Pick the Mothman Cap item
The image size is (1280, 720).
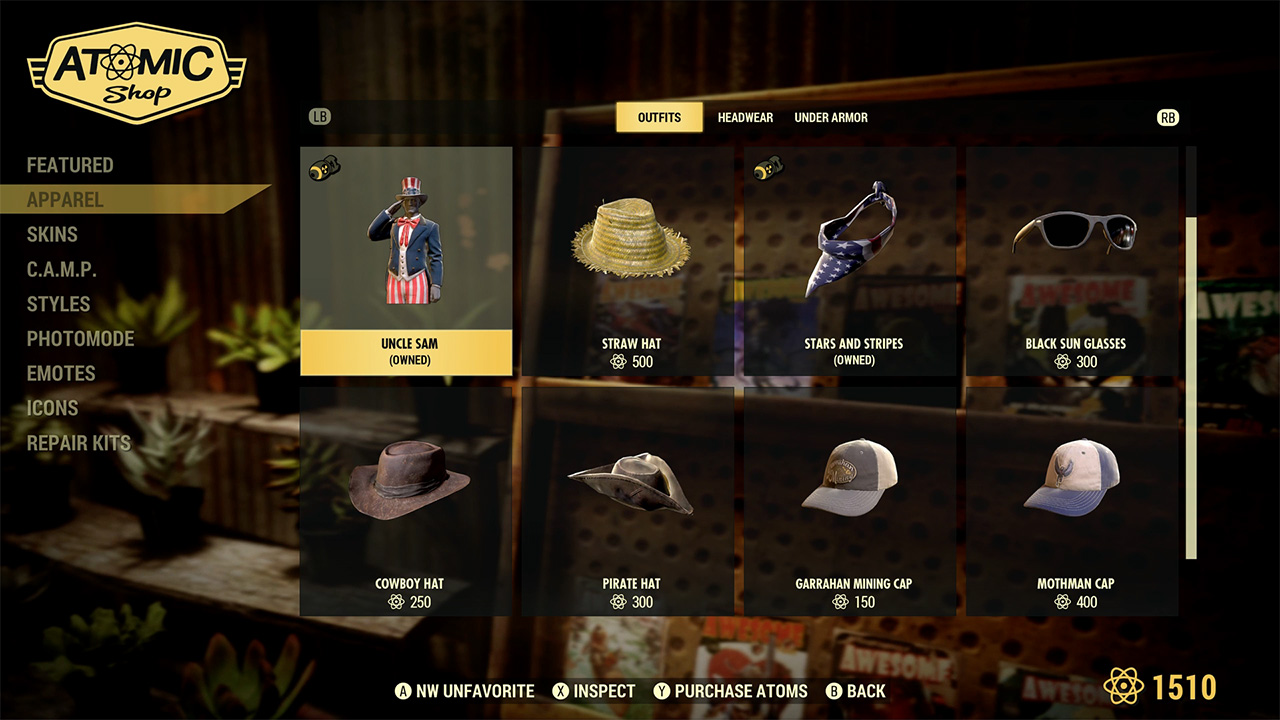pos(1075,500)
